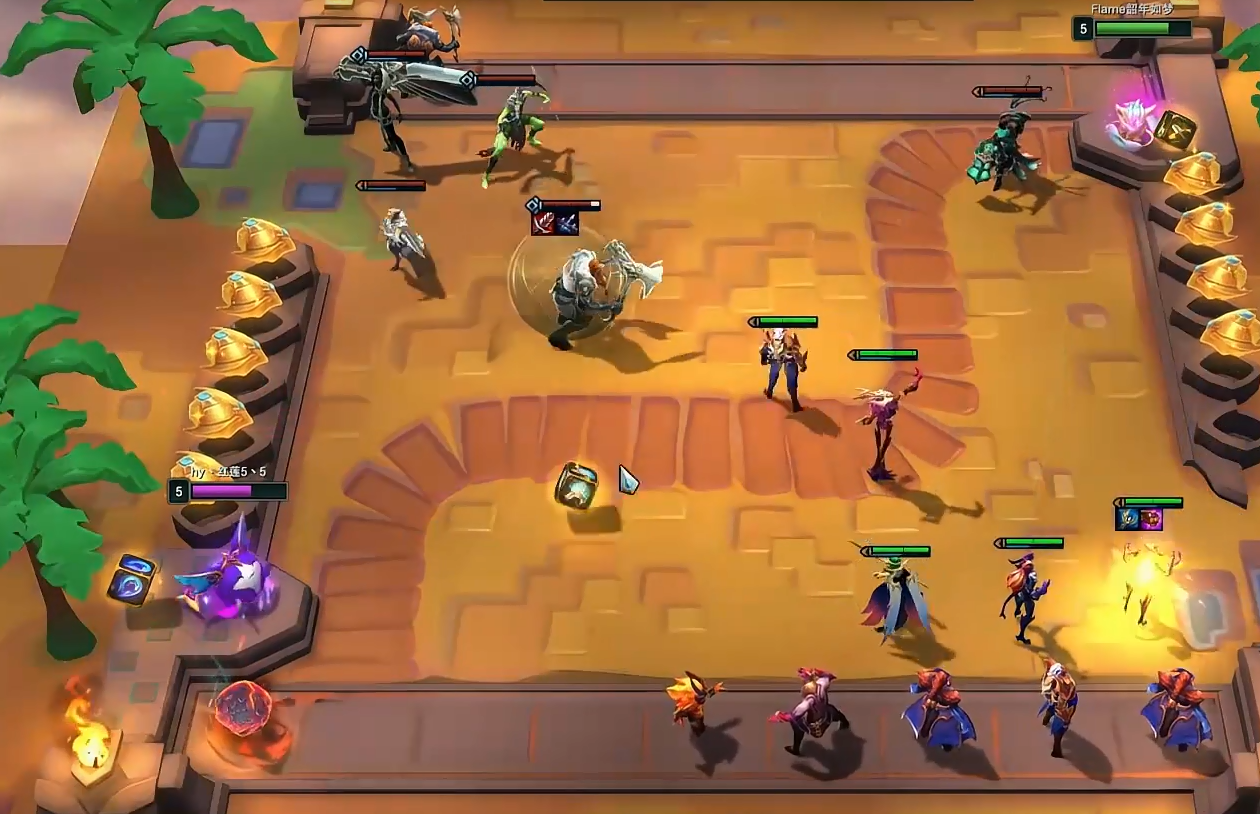Viewport: 1260px width, 814px height.
Task: Inspect the blue sword item beside the red feather
Action: coord(567,223)
